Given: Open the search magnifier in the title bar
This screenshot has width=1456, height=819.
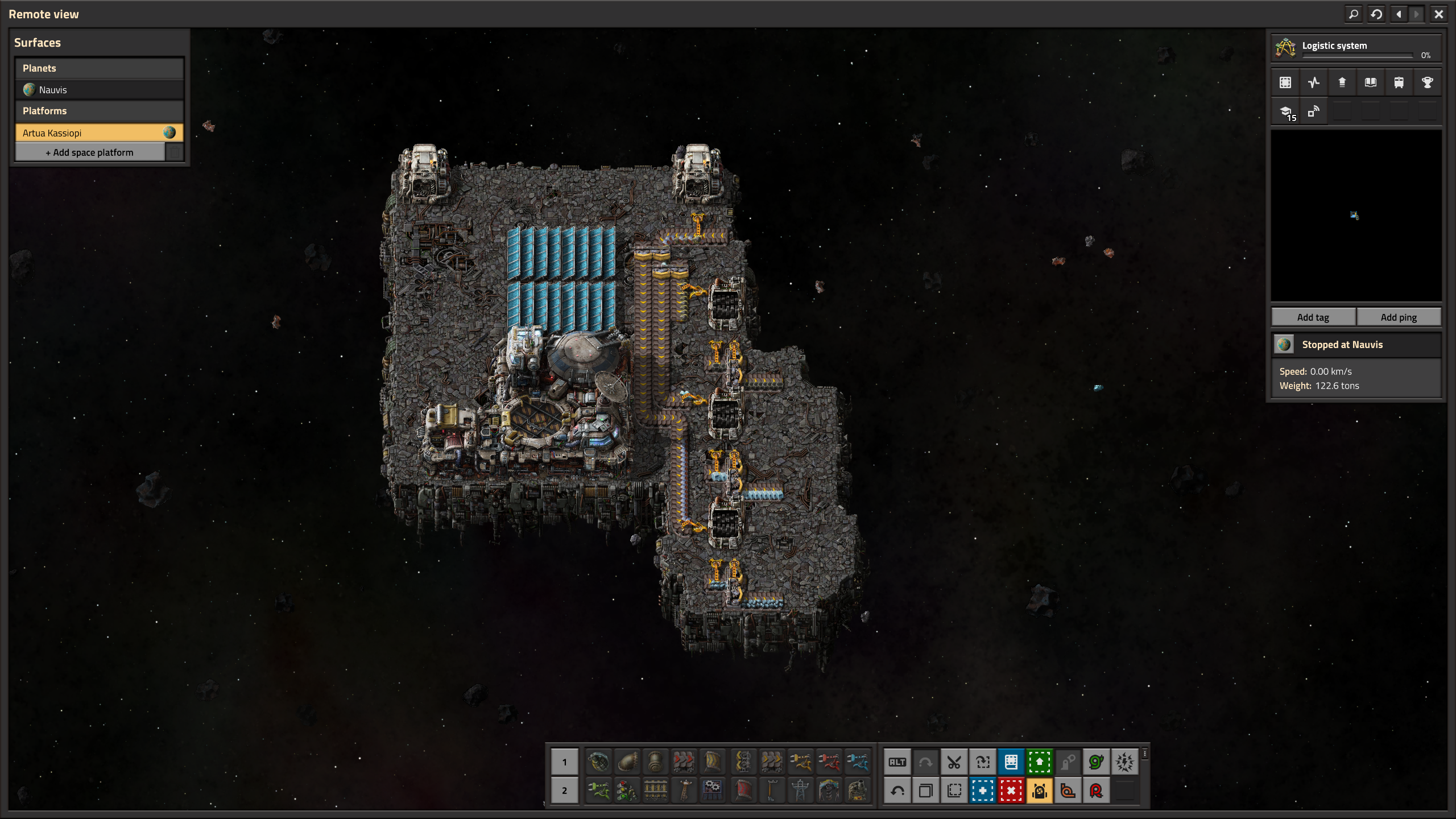Looking at the screenshot, I should pyautogui.click(x=1354, y=14).
